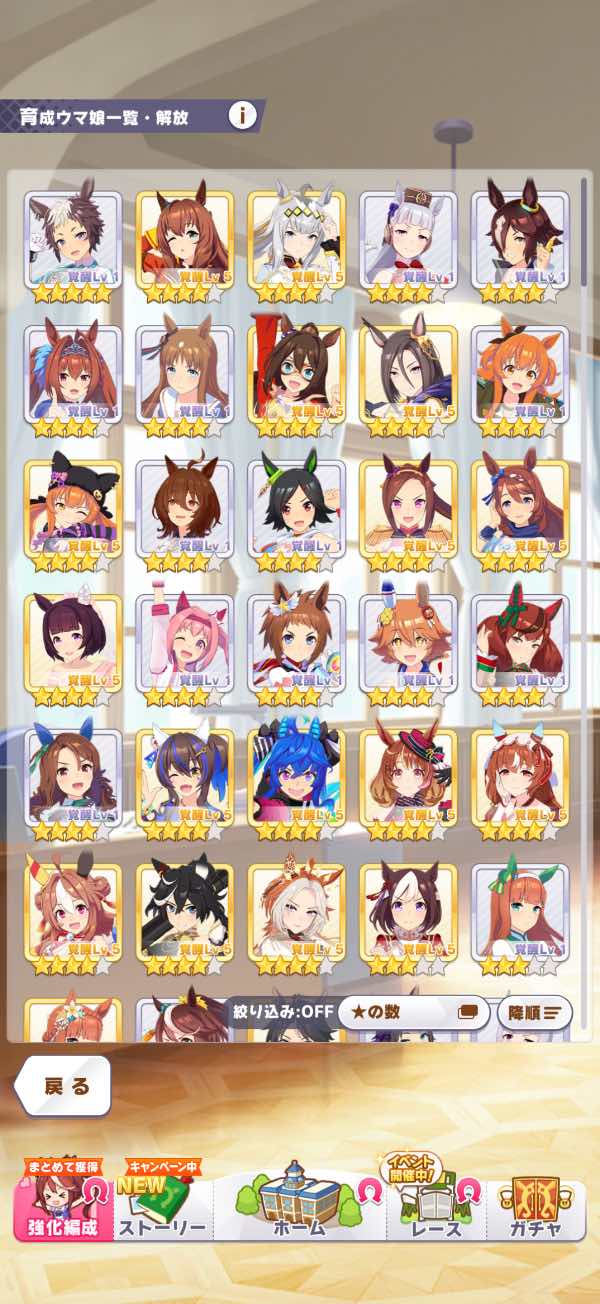
Task: Select the black-haired character with green ears
Action: coord(296,508)
